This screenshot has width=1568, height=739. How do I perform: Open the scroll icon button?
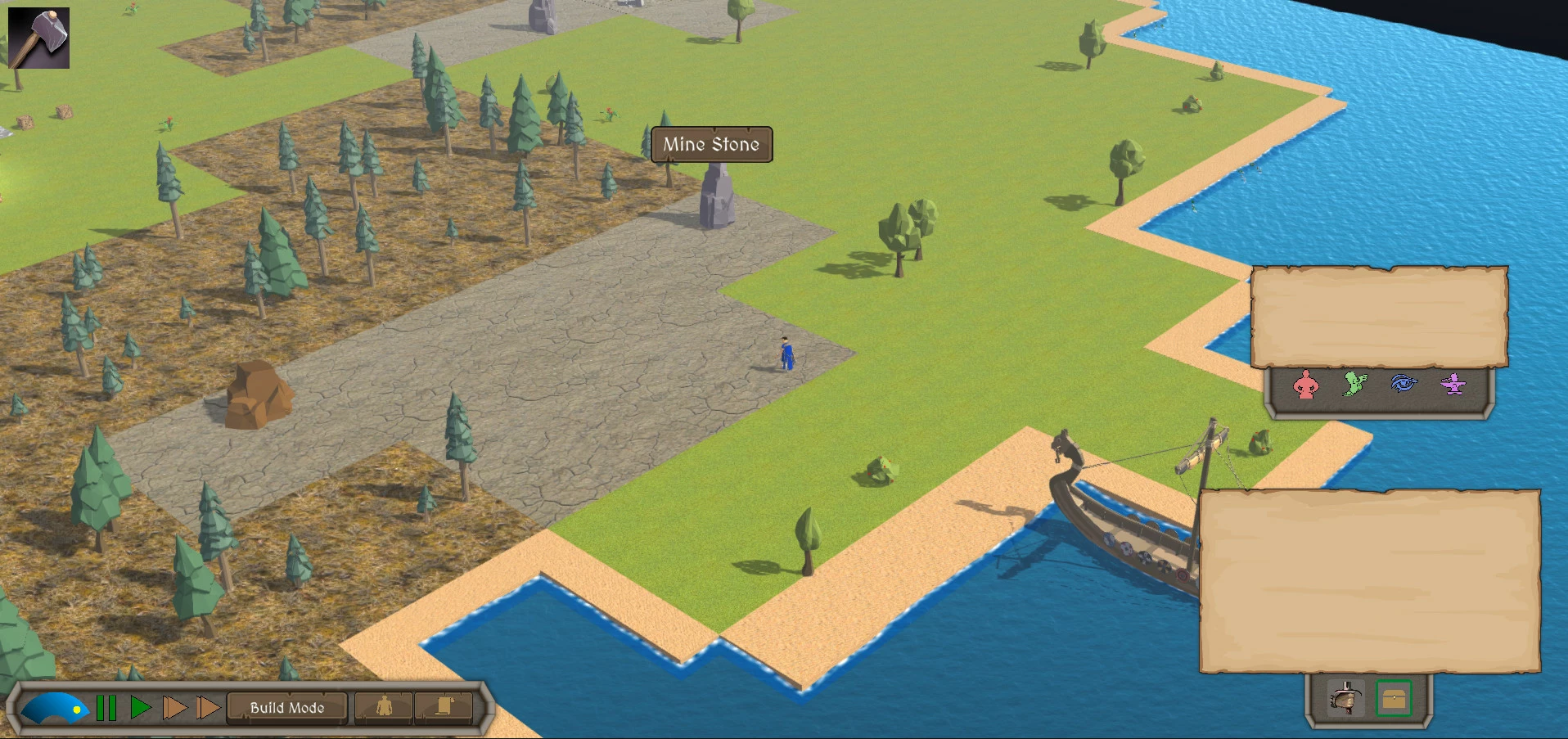click(444, 707)
